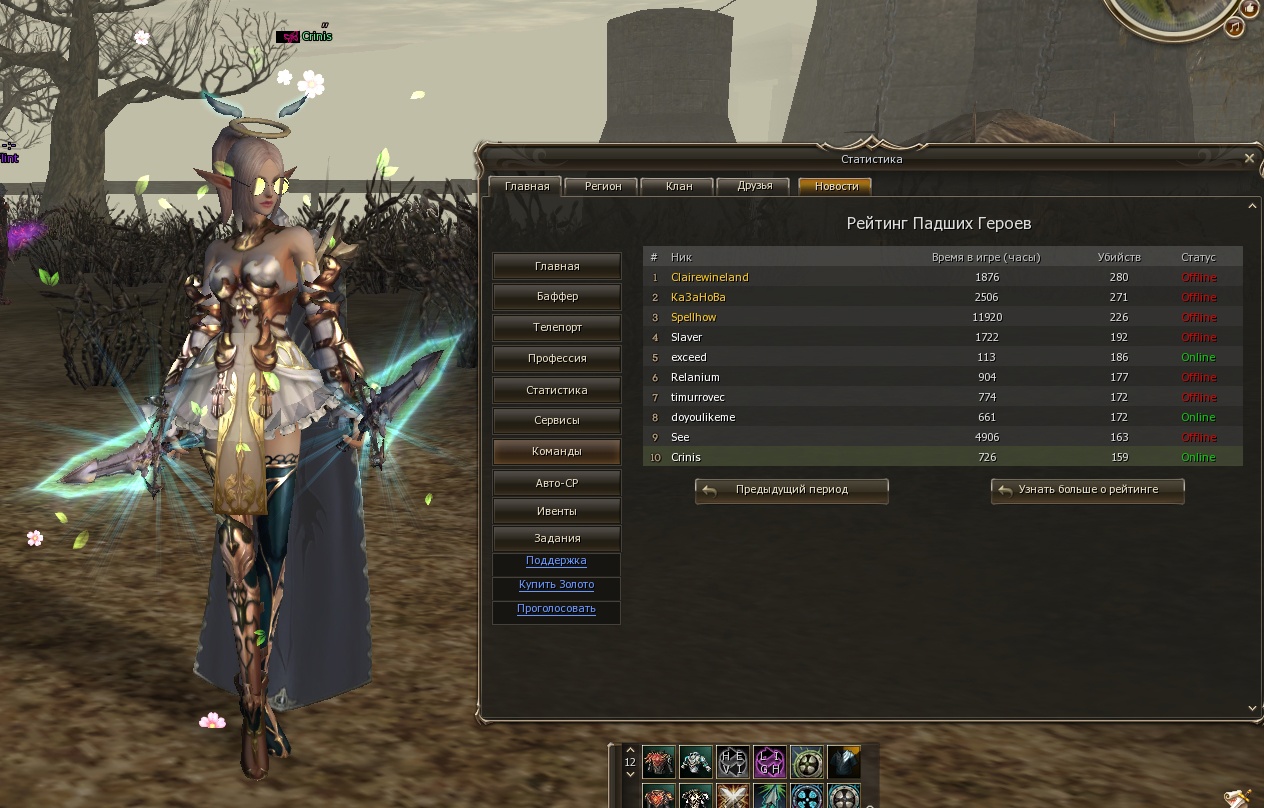1264x808 pixels.
Task: Choose Телепорт from the side menu
Action: (557, 328)
